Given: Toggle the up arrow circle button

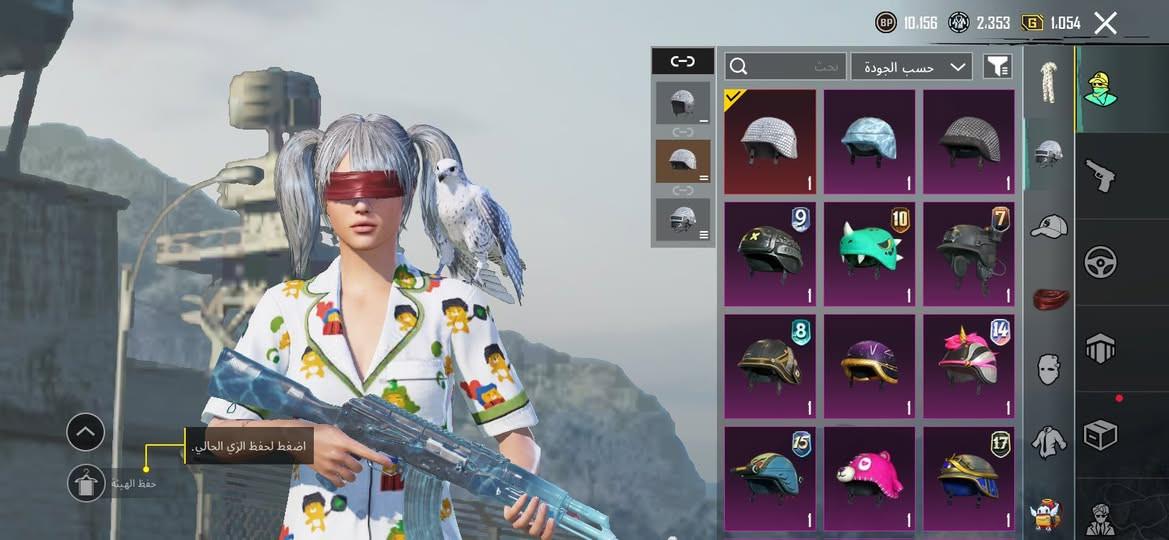Looking at the screenshot, I should click(86, 432).
